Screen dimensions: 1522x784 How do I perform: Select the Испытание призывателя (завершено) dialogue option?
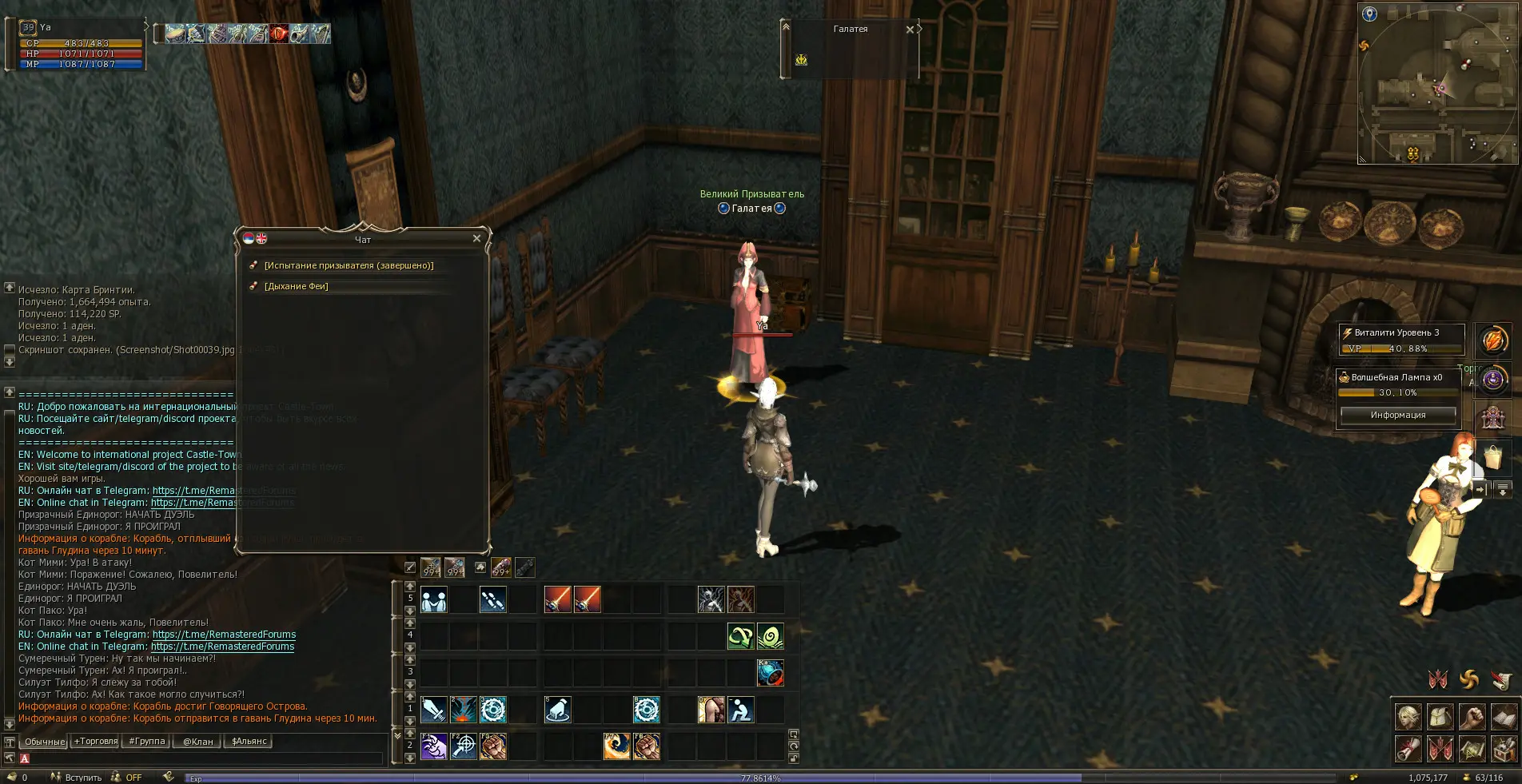pyautogui.click(x=349, y=265)
